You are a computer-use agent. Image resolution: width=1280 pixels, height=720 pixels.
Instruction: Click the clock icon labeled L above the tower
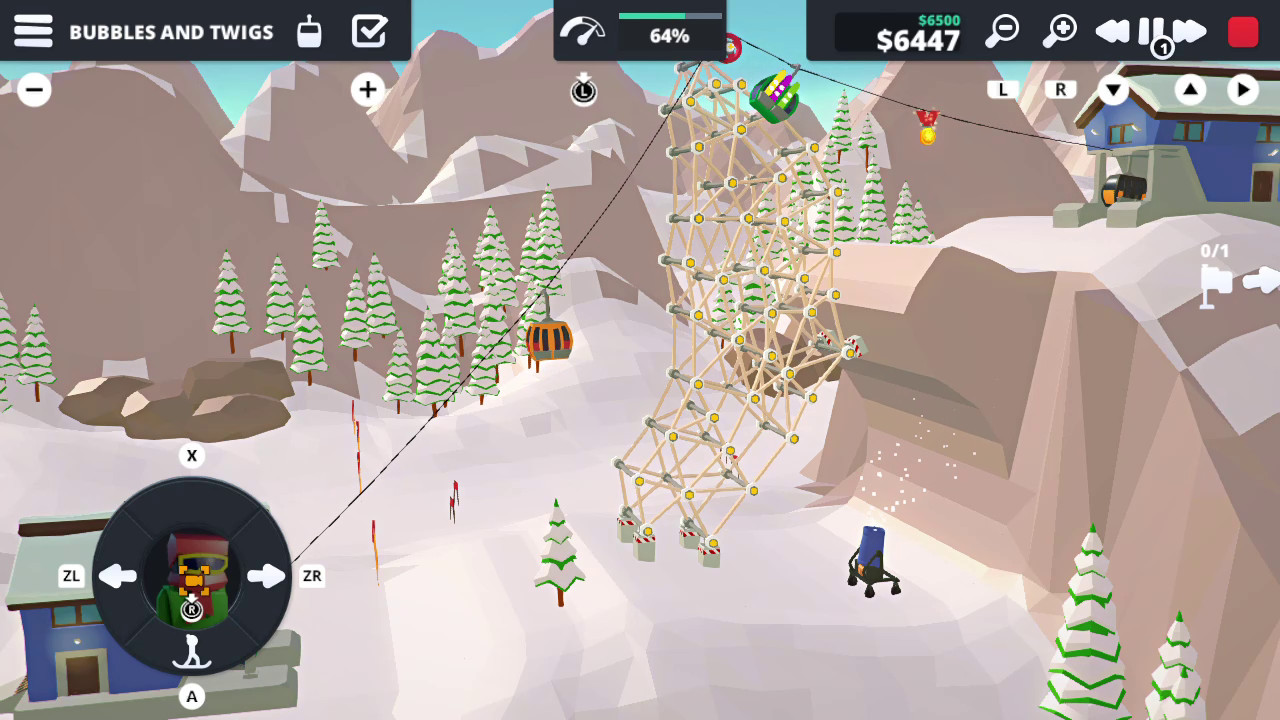584,91
